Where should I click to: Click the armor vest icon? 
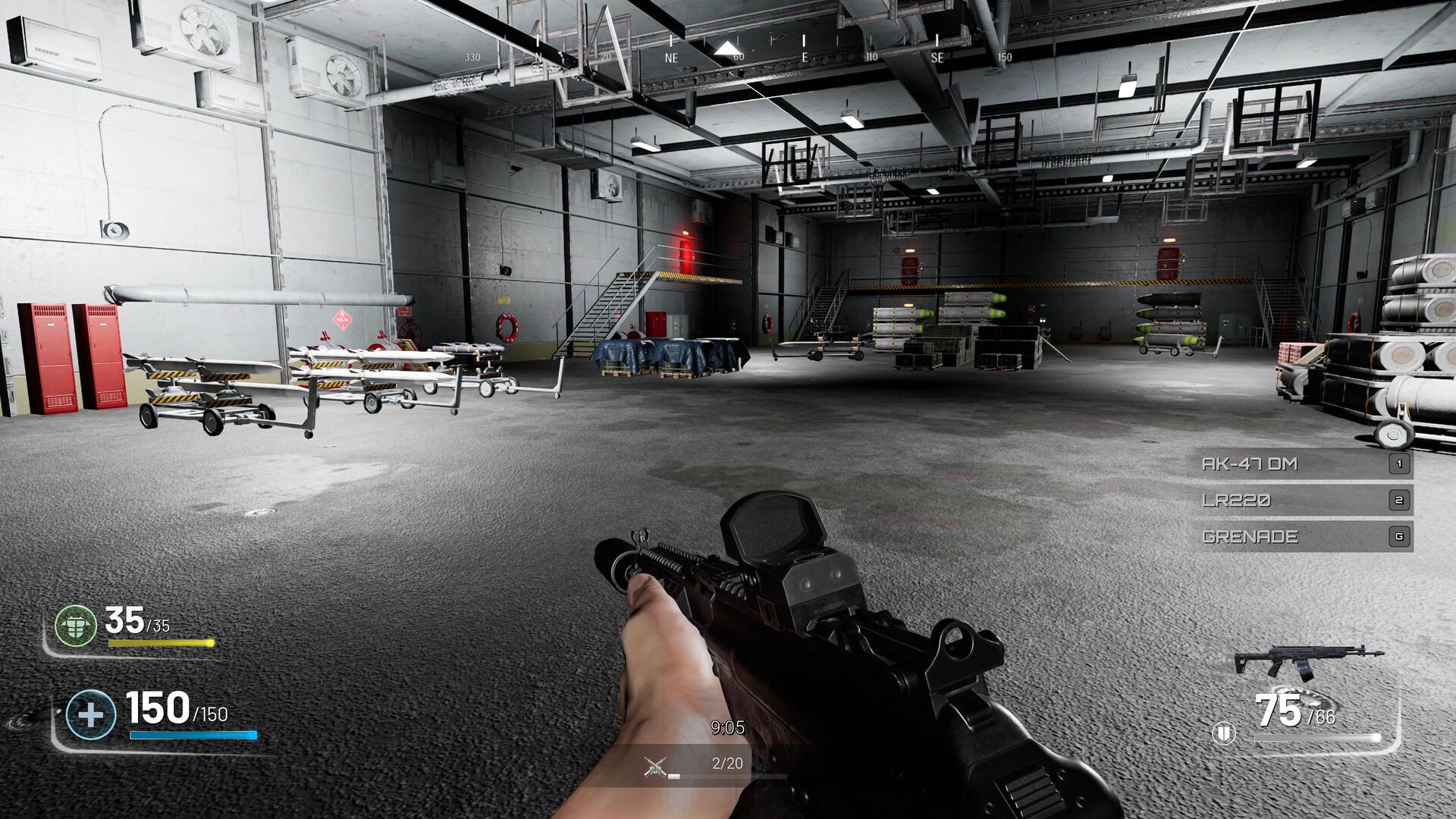pos(76,626)
